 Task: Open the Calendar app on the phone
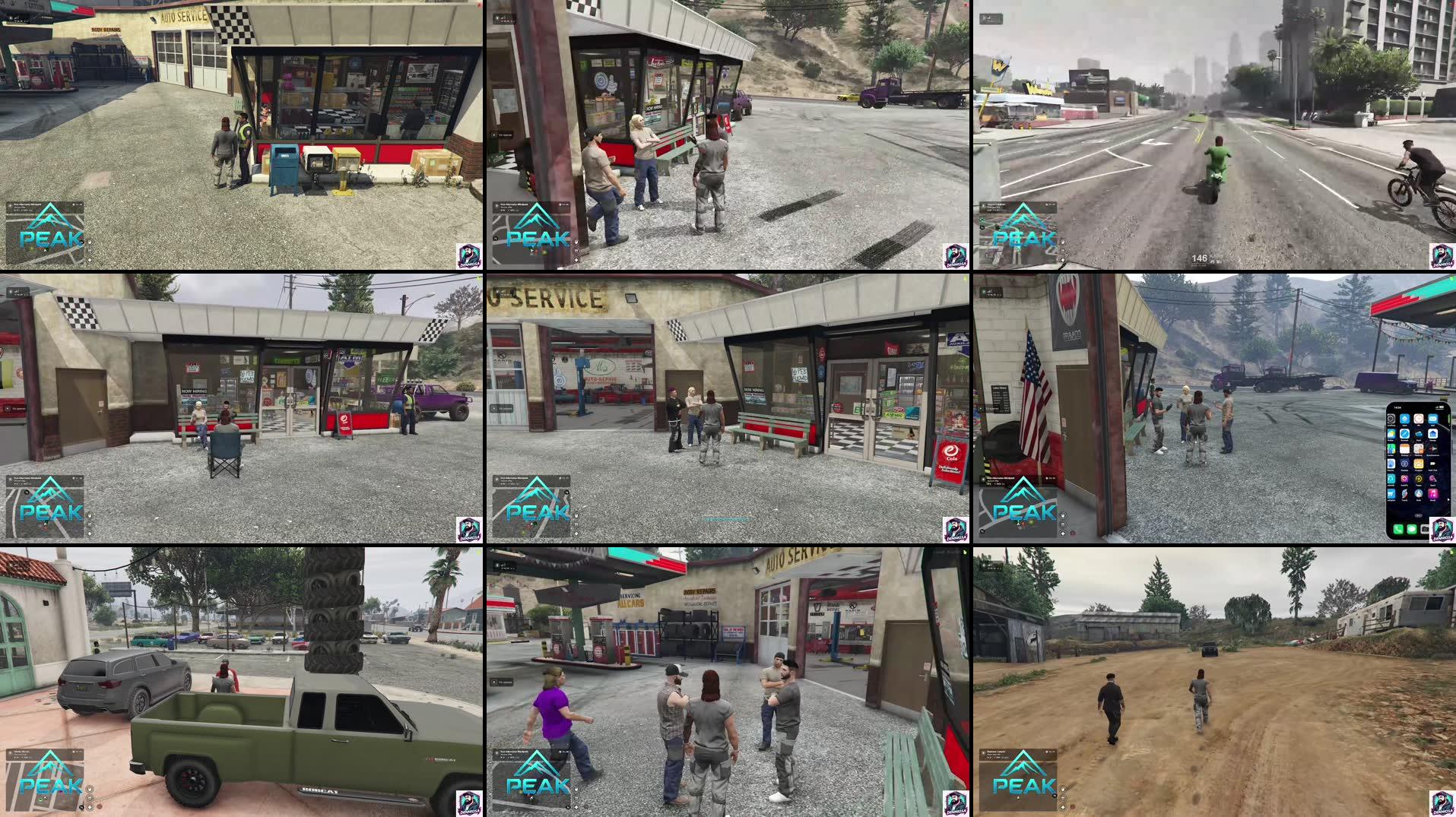(1404, 448)
